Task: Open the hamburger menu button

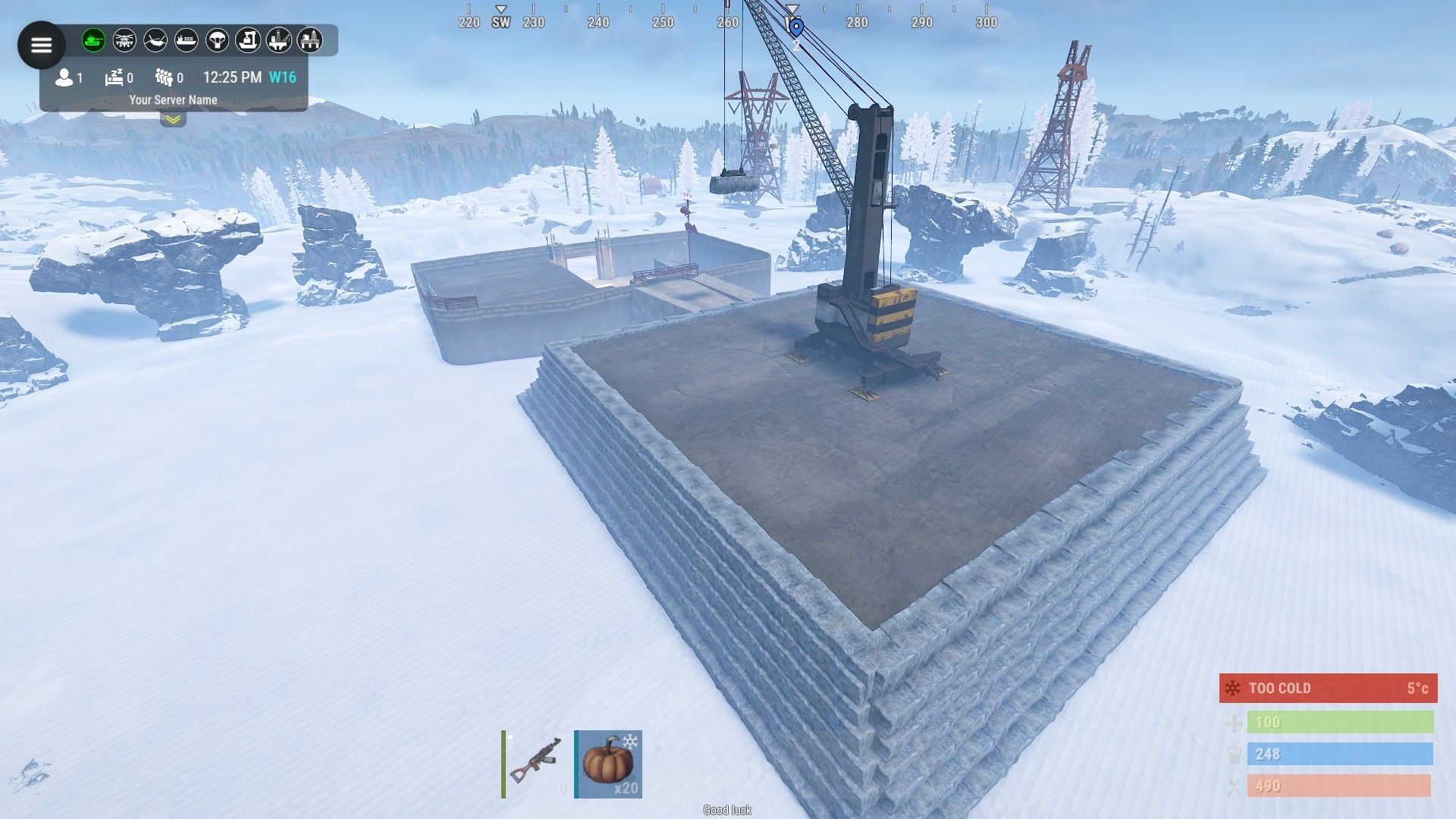Action: [41, 45]
